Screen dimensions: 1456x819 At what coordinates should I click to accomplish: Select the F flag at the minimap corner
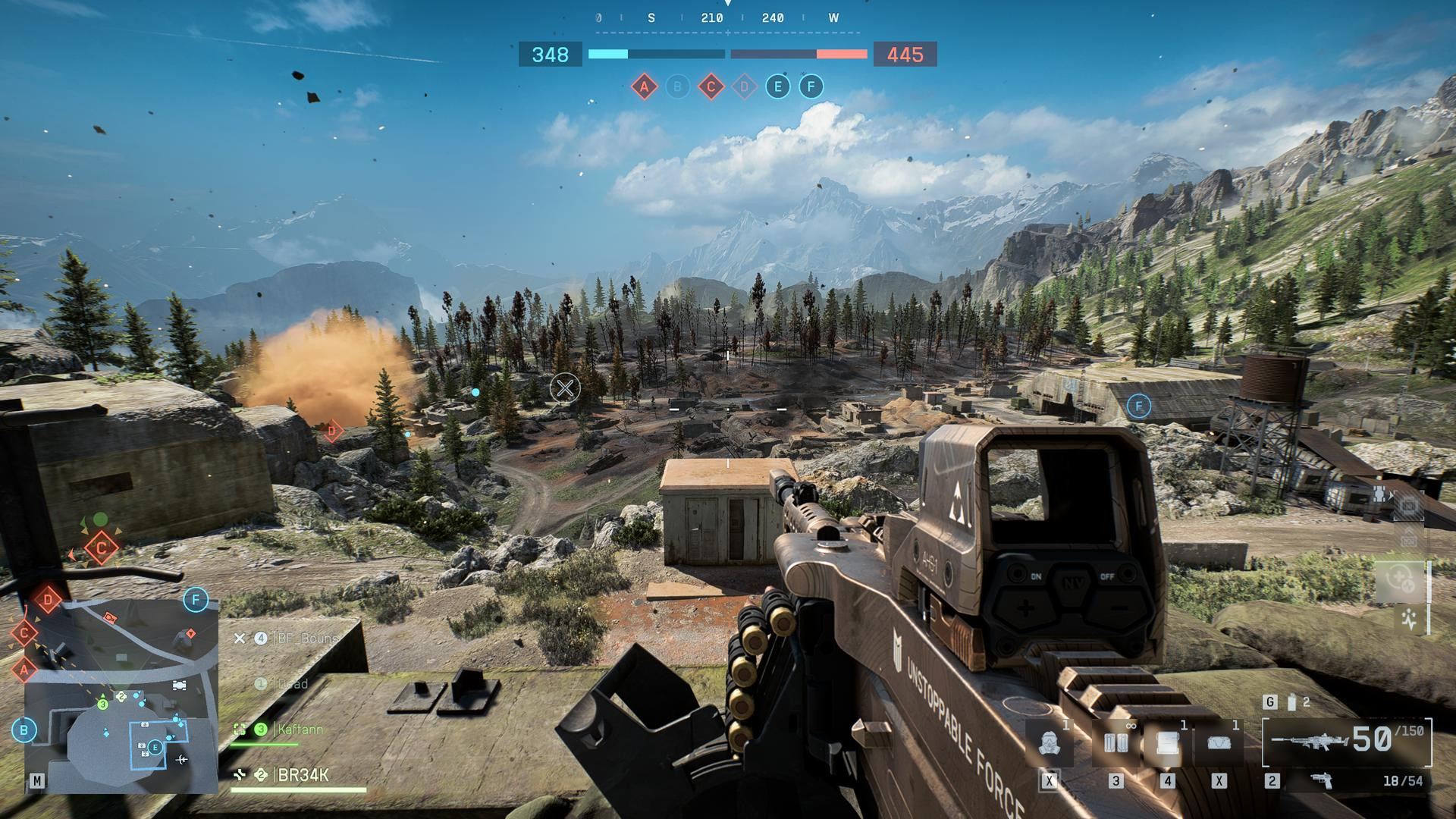(x=196, y=600)
